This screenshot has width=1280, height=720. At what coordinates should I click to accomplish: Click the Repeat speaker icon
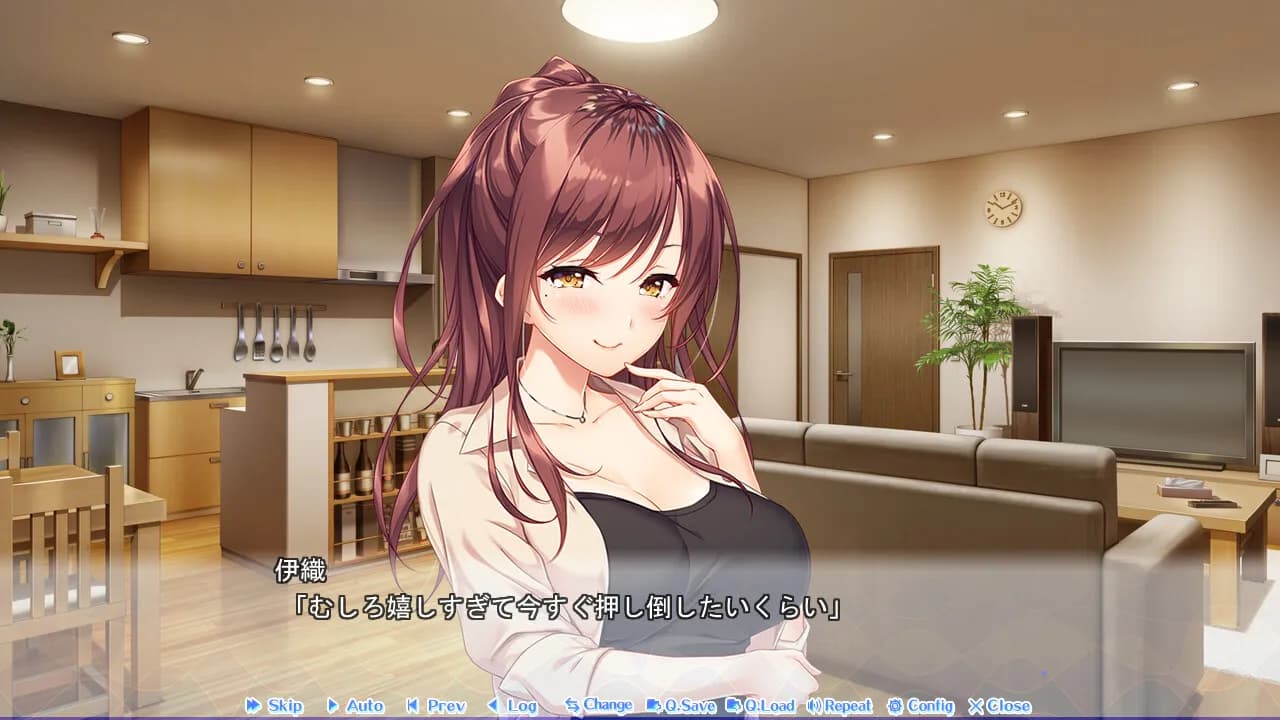point(812,705)
